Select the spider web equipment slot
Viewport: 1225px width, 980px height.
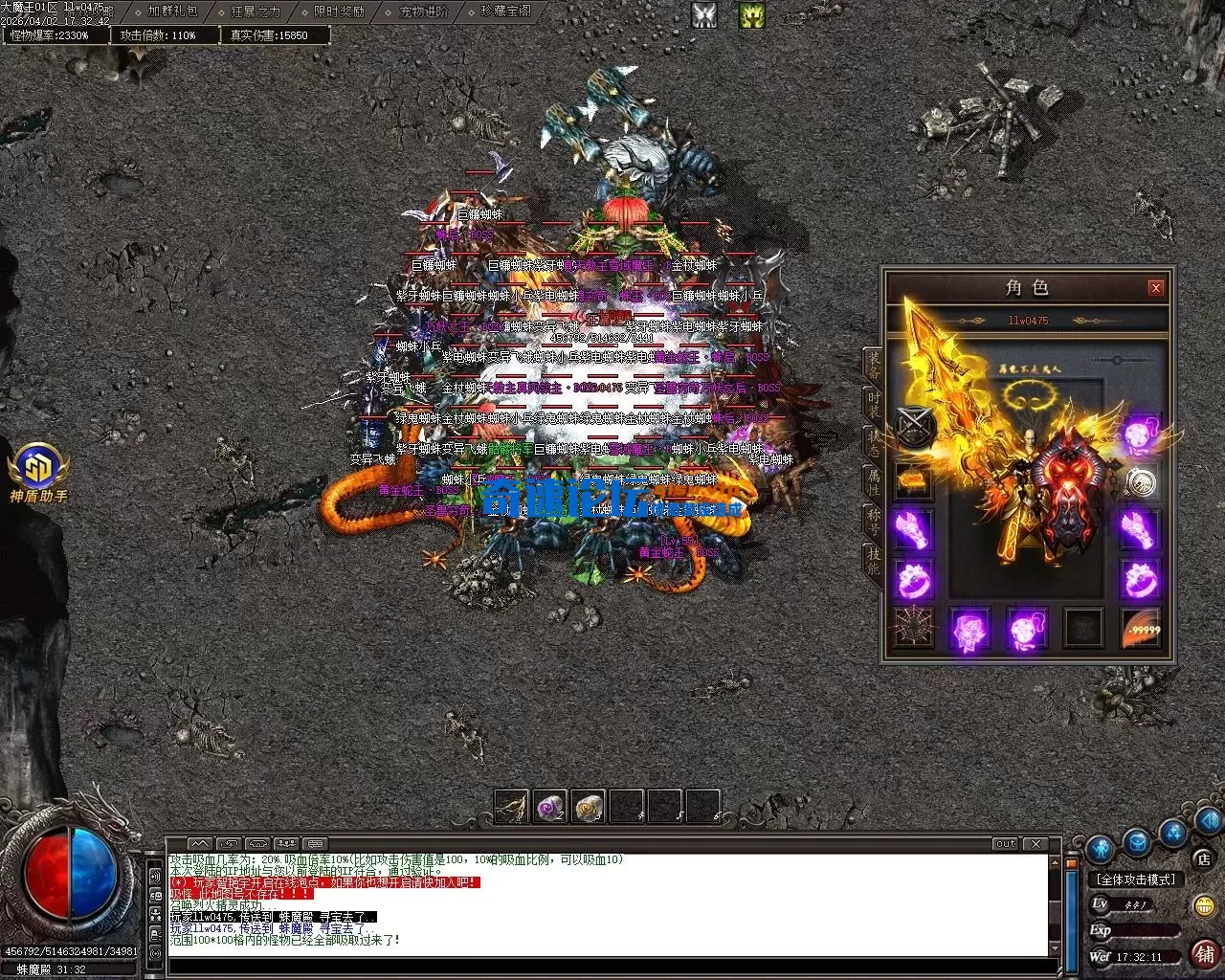click(x=911, y=629)
